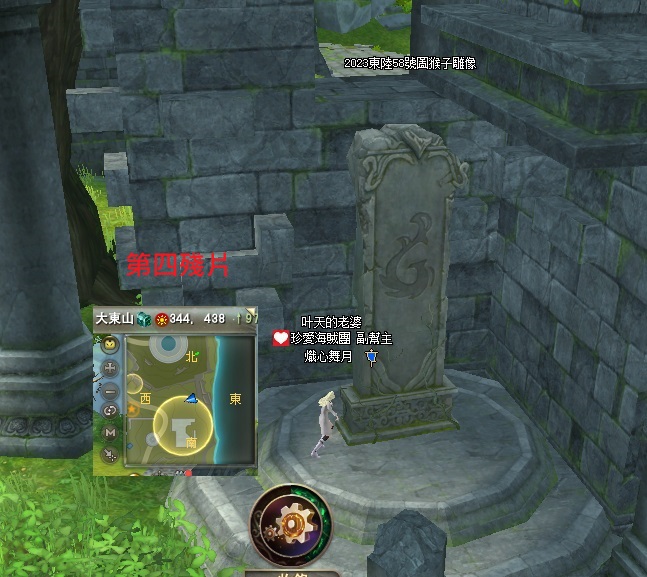The image size is (647, 577).
Task: Open the teal chest icon beside 大東山
Action: tap(142, 318)
